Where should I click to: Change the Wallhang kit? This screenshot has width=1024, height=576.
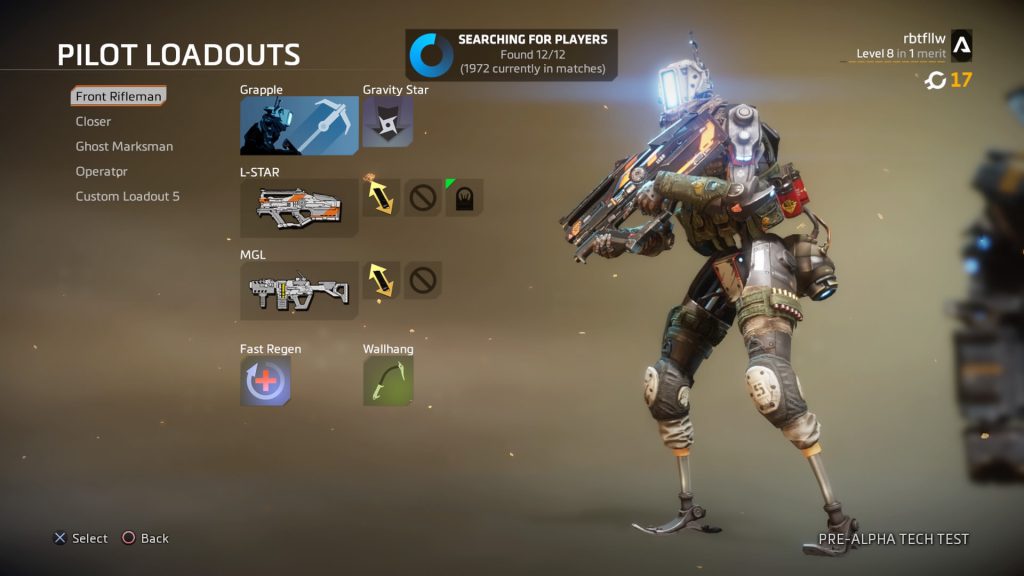(387, 381)
